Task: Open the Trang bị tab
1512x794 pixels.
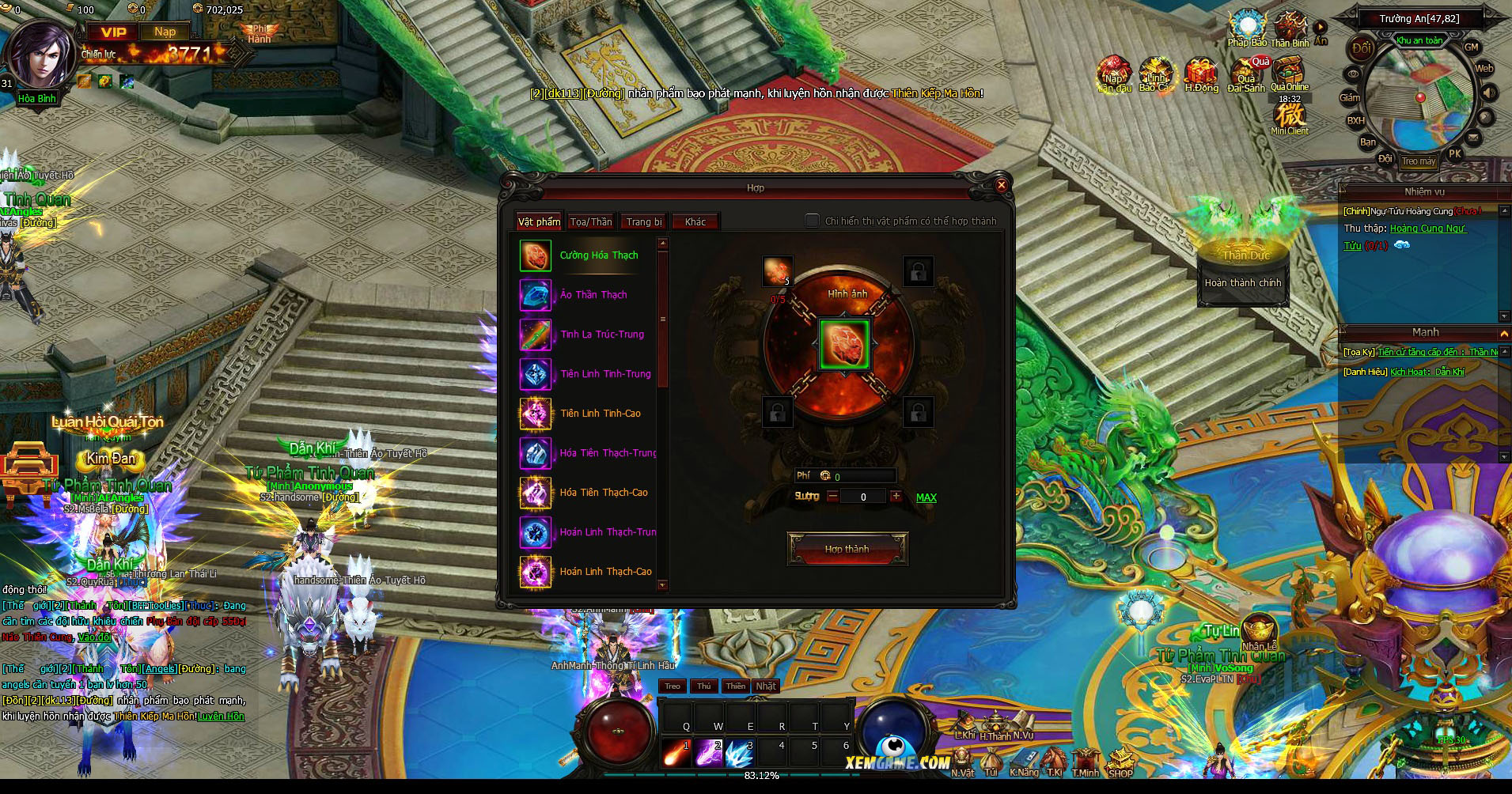Action: point(643,222)
